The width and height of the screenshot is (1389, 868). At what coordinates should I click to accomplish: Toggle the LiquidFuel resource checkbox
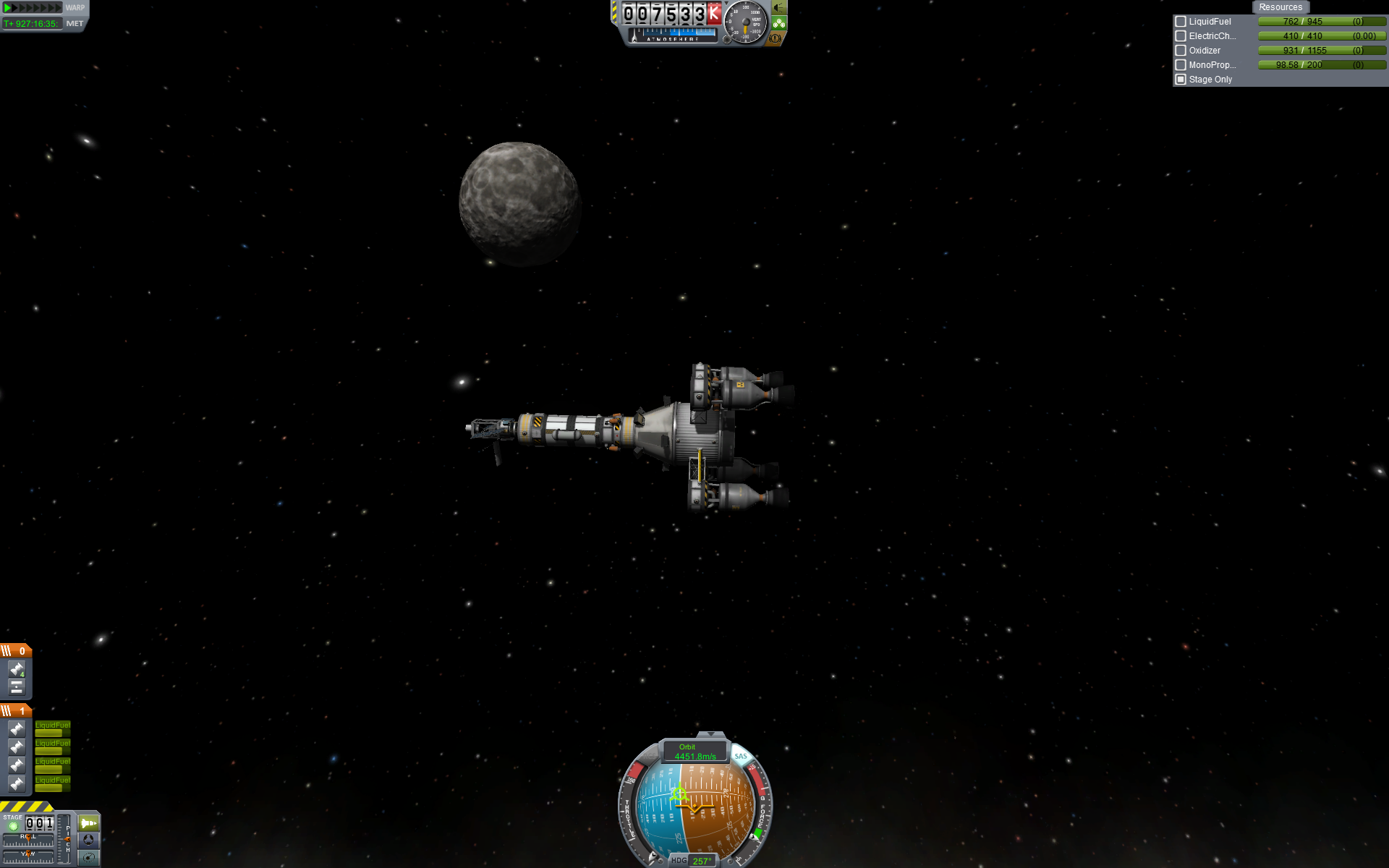pyautogui.click(x=1181, y=22)
